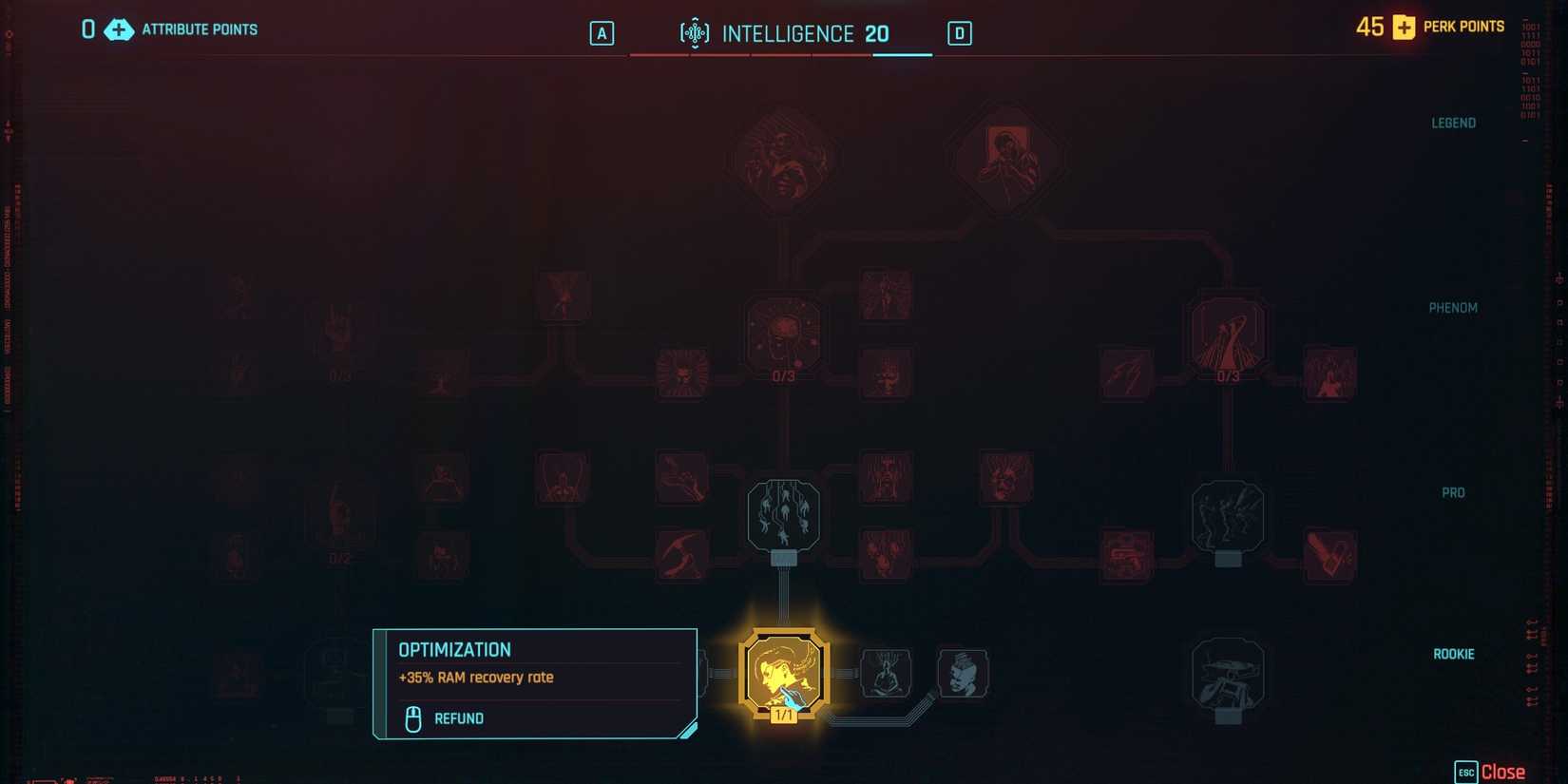Click the grayed meditating-figure perk beside Optimization
This screenshot has height=784, width=1568.
[887, 672]
